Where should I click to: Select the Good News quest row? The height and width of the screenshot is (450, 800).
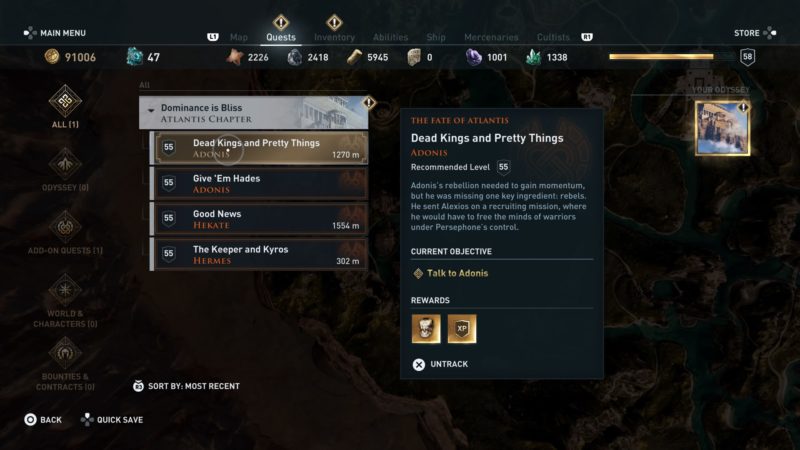click(259, 219)
